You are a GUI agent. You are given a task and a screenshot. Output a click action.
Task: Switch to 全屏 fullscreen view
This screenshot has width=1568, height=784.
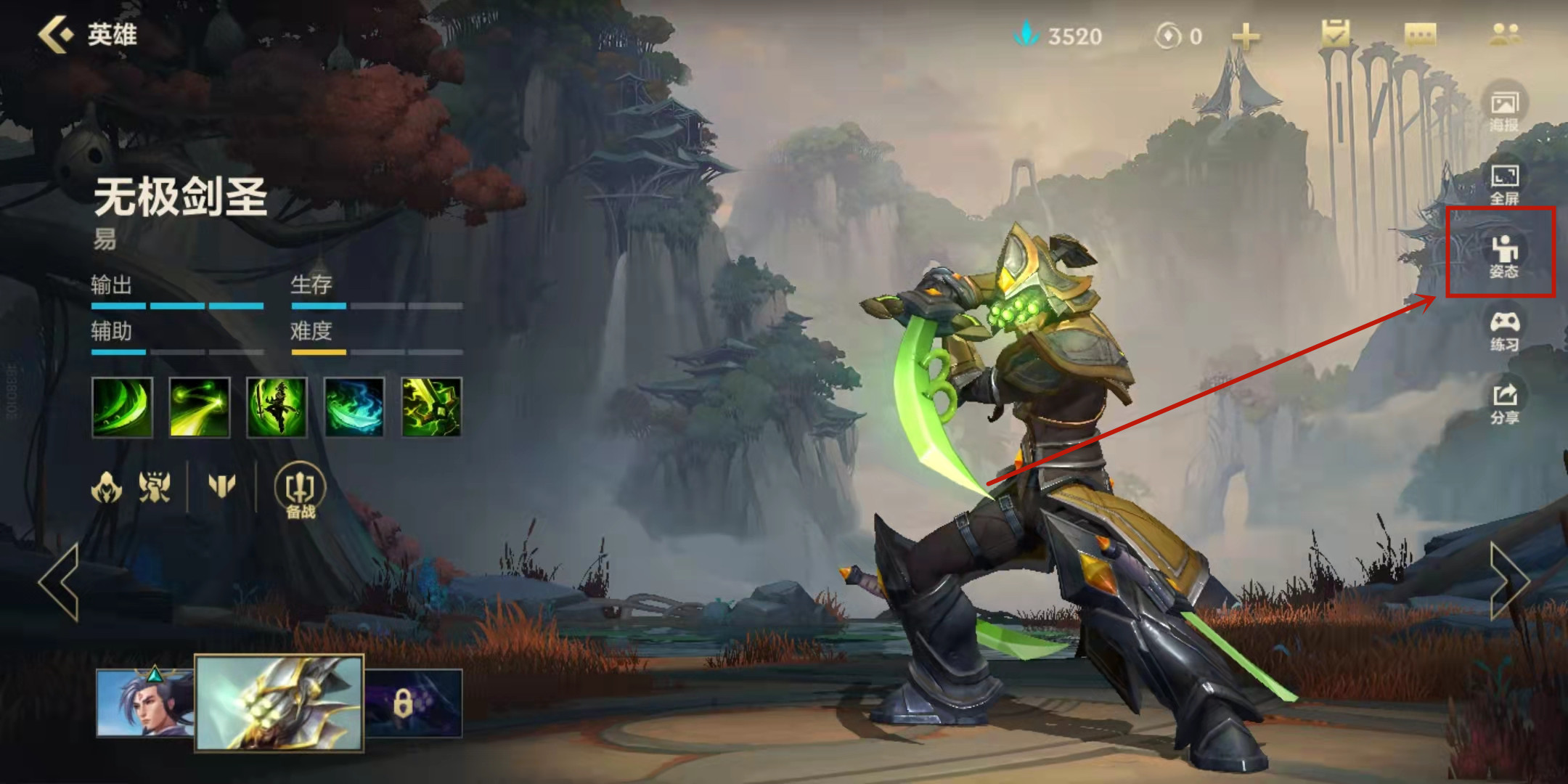pyautogui.click(x=1505, y=183)
